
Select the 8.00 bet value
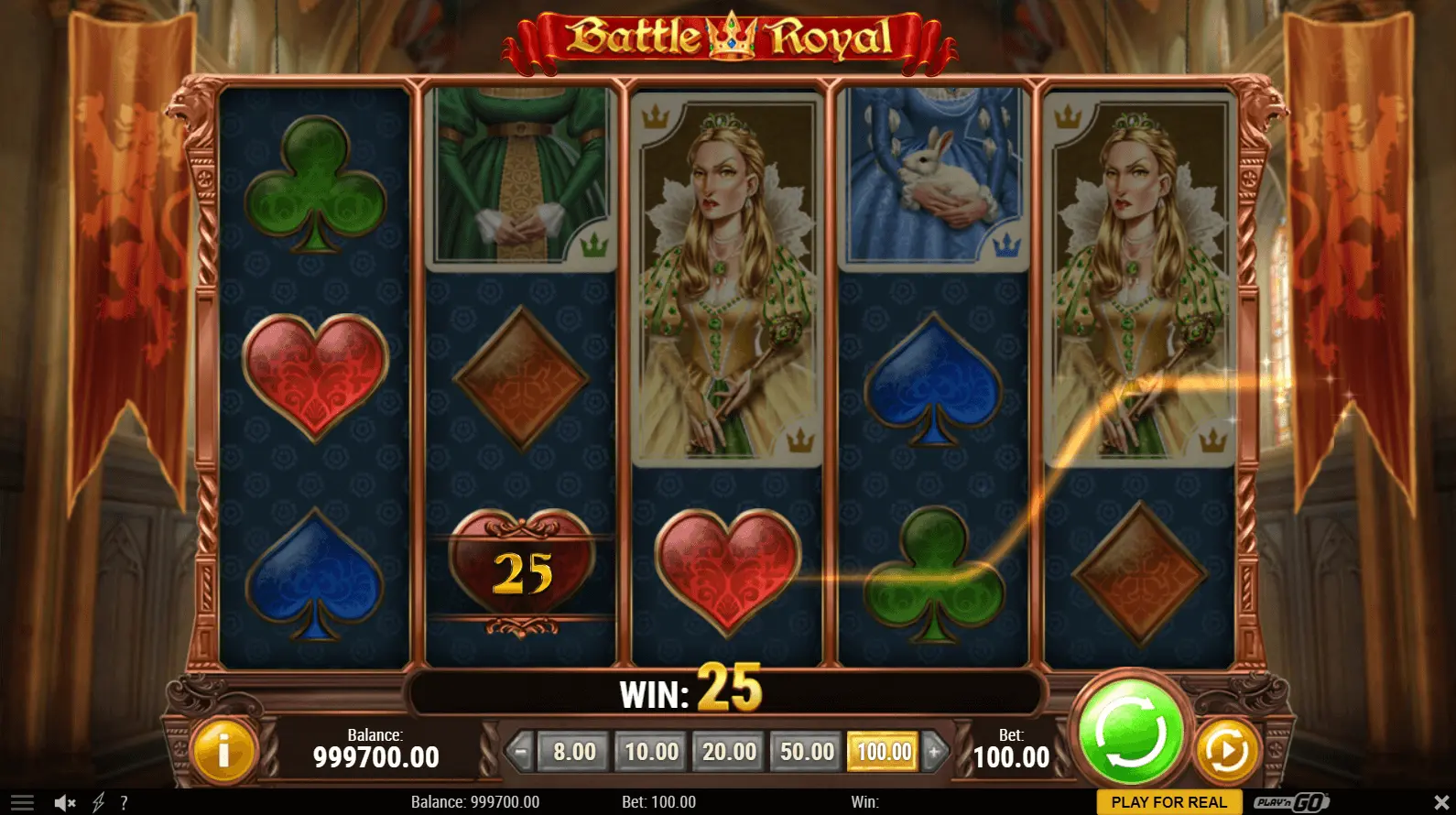coord(574,752)
